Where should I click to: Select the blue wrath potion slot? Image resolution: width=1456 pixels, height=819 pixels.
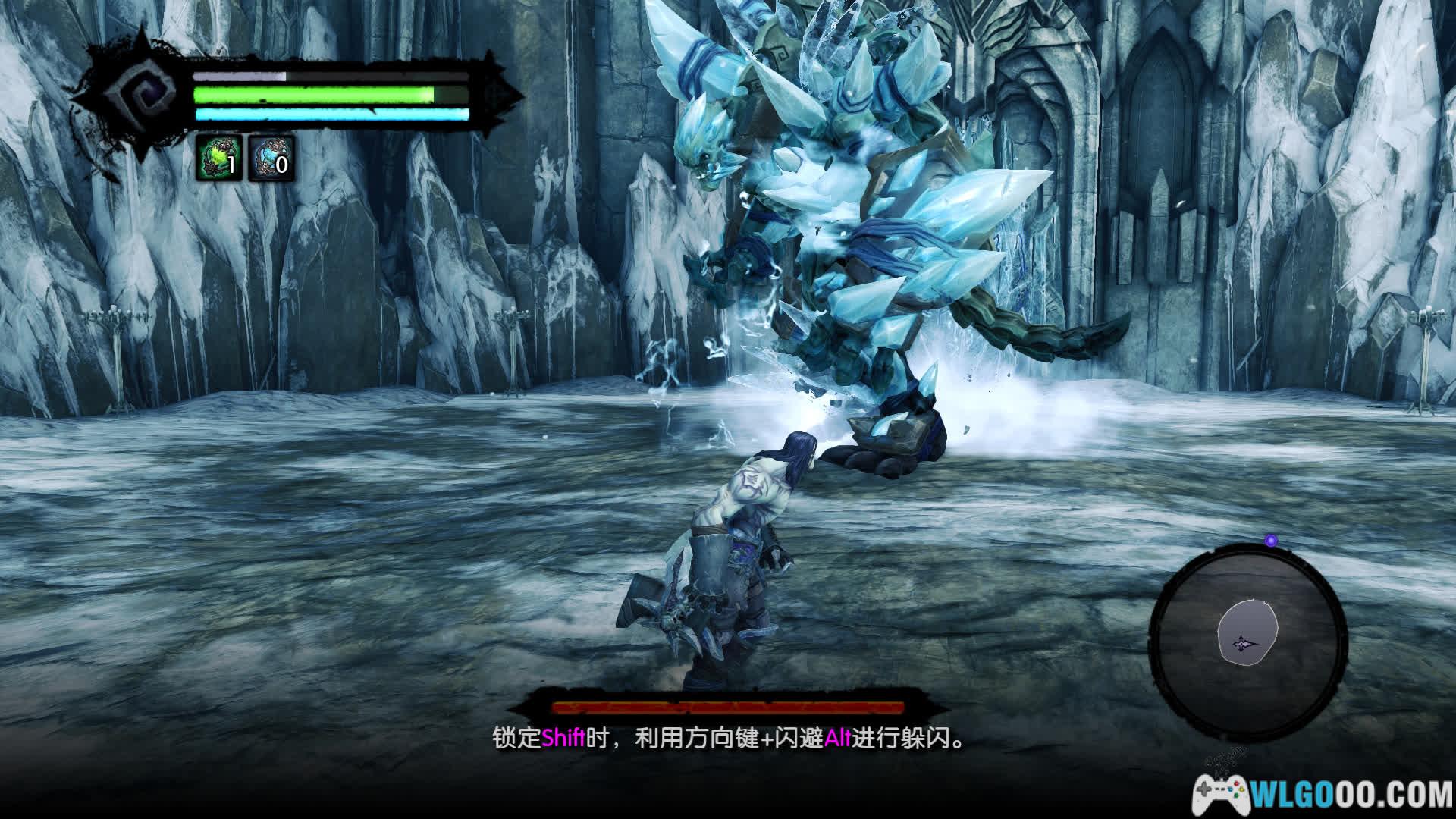(271, 158)
